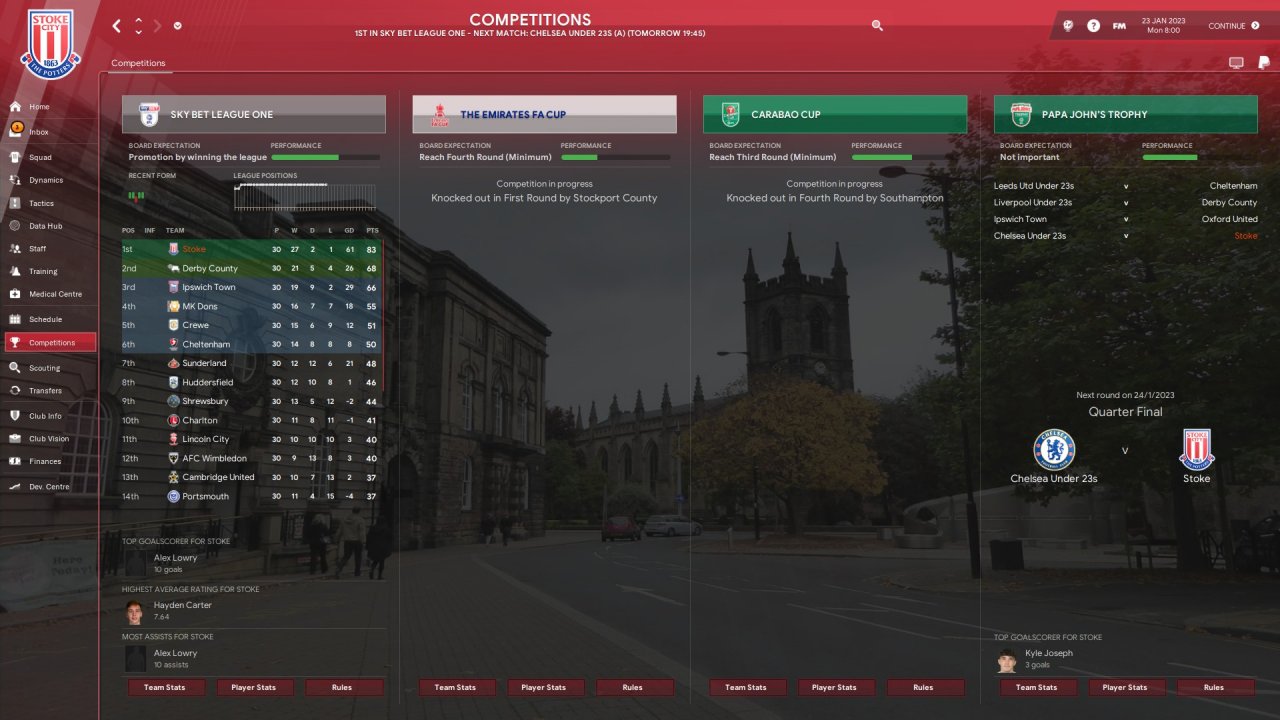View the Carabao Cup competition

point(834,114)
